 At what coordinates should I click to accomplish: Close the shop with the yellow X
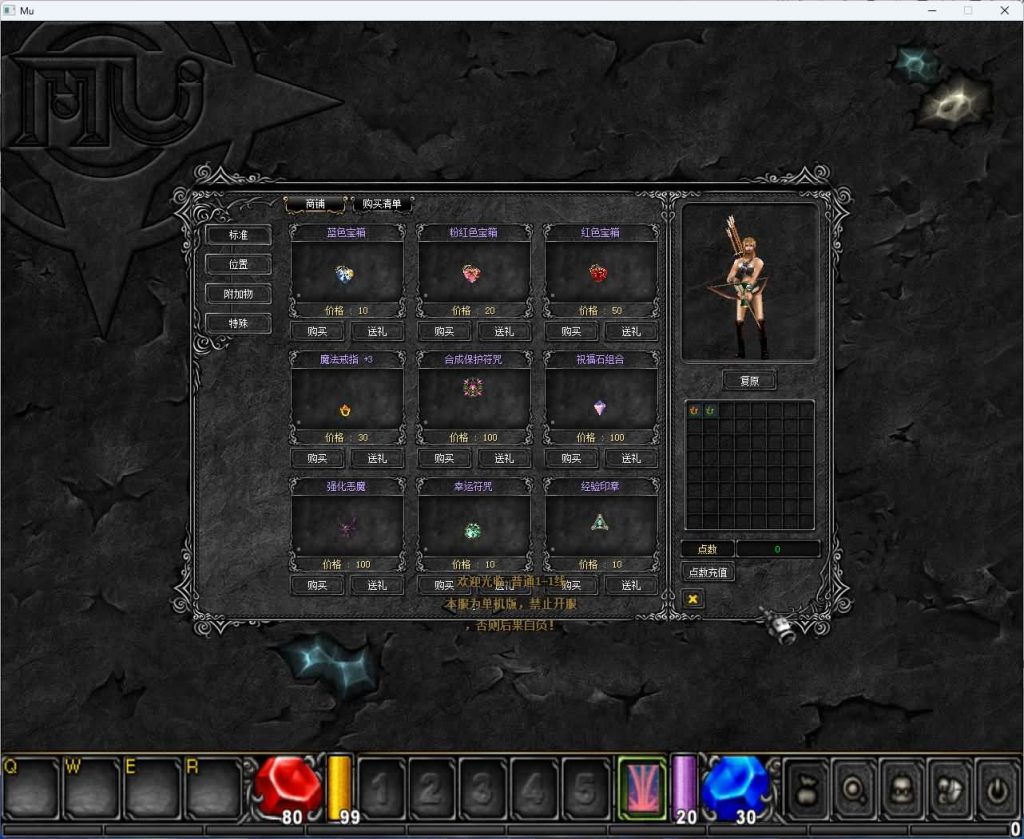pos(692,598)
